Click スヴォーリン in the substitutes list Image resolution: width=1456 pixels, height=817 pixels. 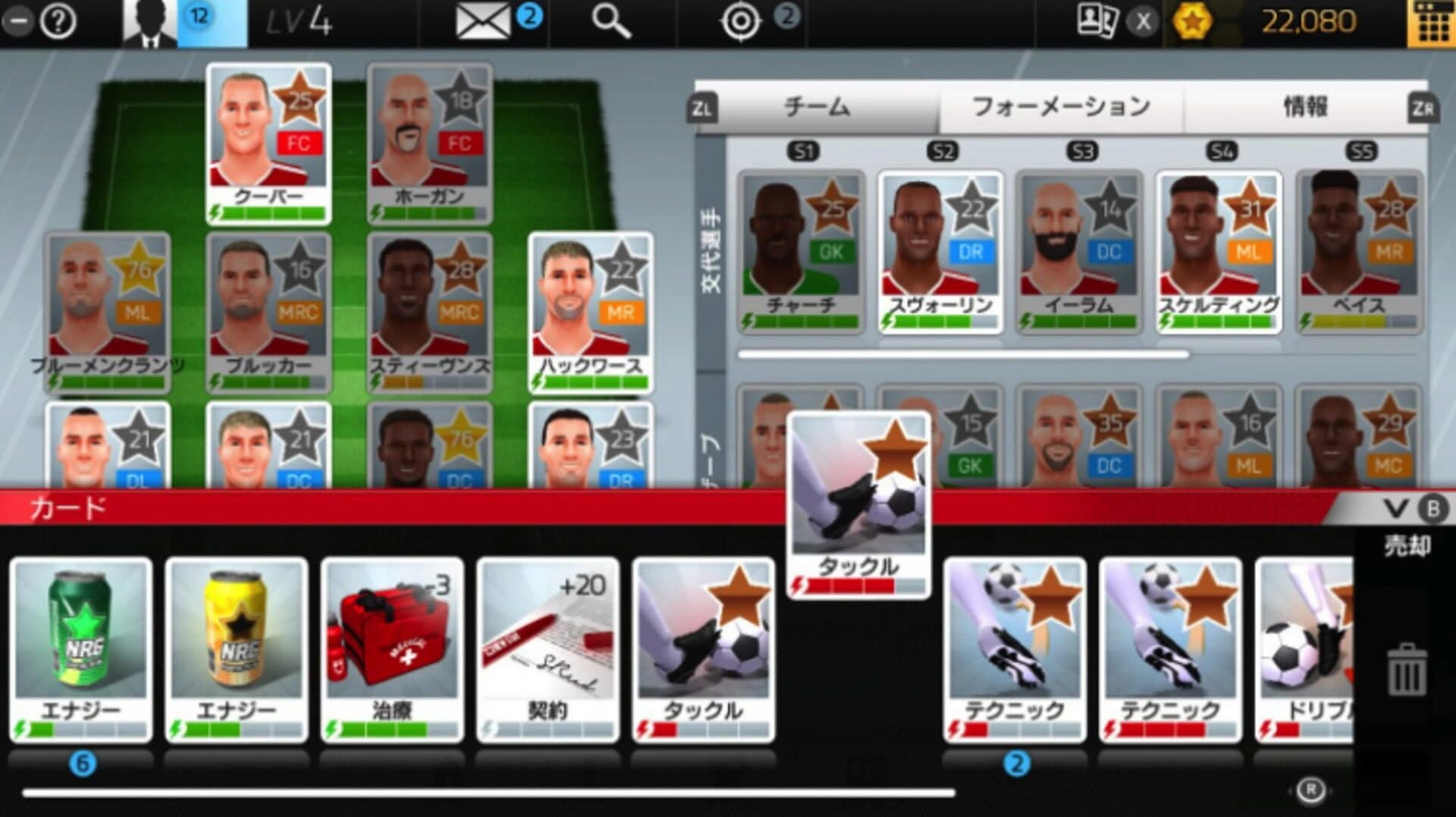941,250
